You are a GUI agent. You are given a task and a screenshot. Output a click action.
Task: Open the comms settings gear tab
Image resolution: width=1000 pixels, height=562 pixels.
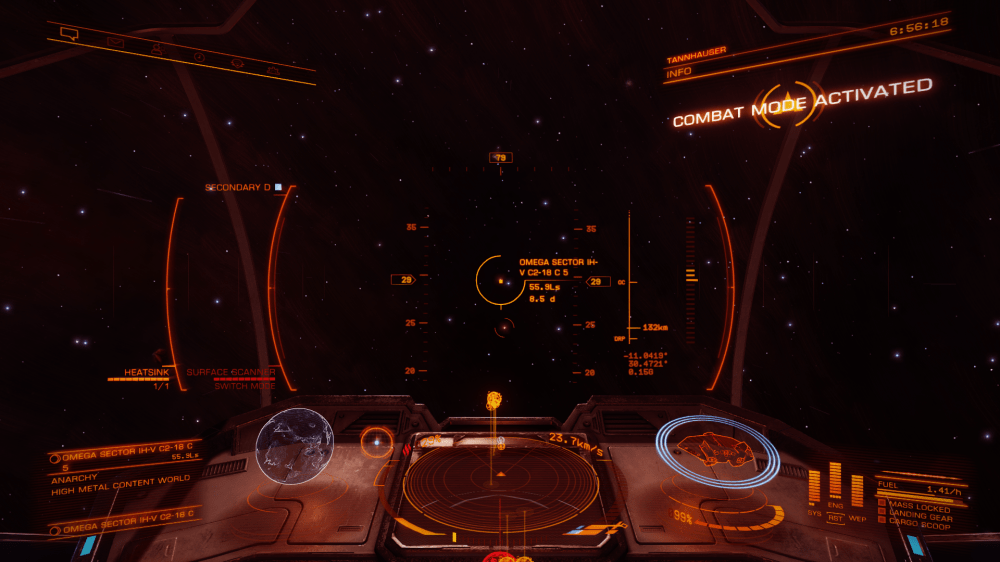[x=238, y=63]
